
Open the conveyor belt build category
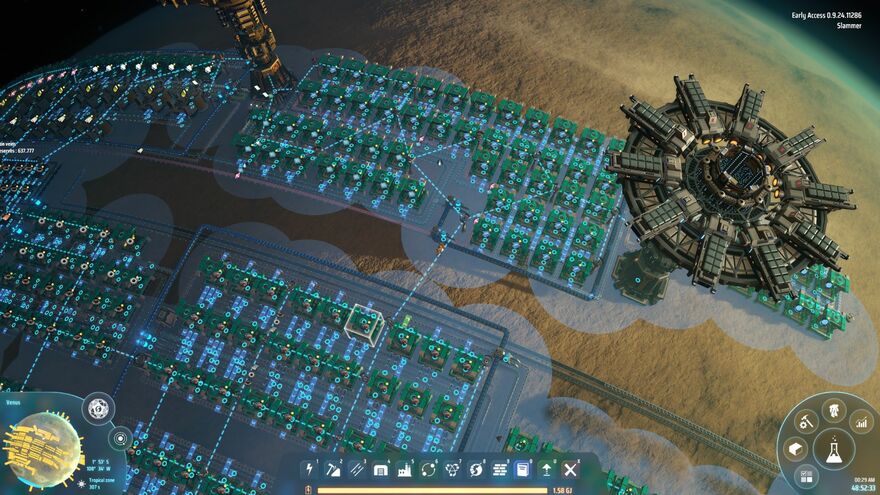(x=357, y=469)
